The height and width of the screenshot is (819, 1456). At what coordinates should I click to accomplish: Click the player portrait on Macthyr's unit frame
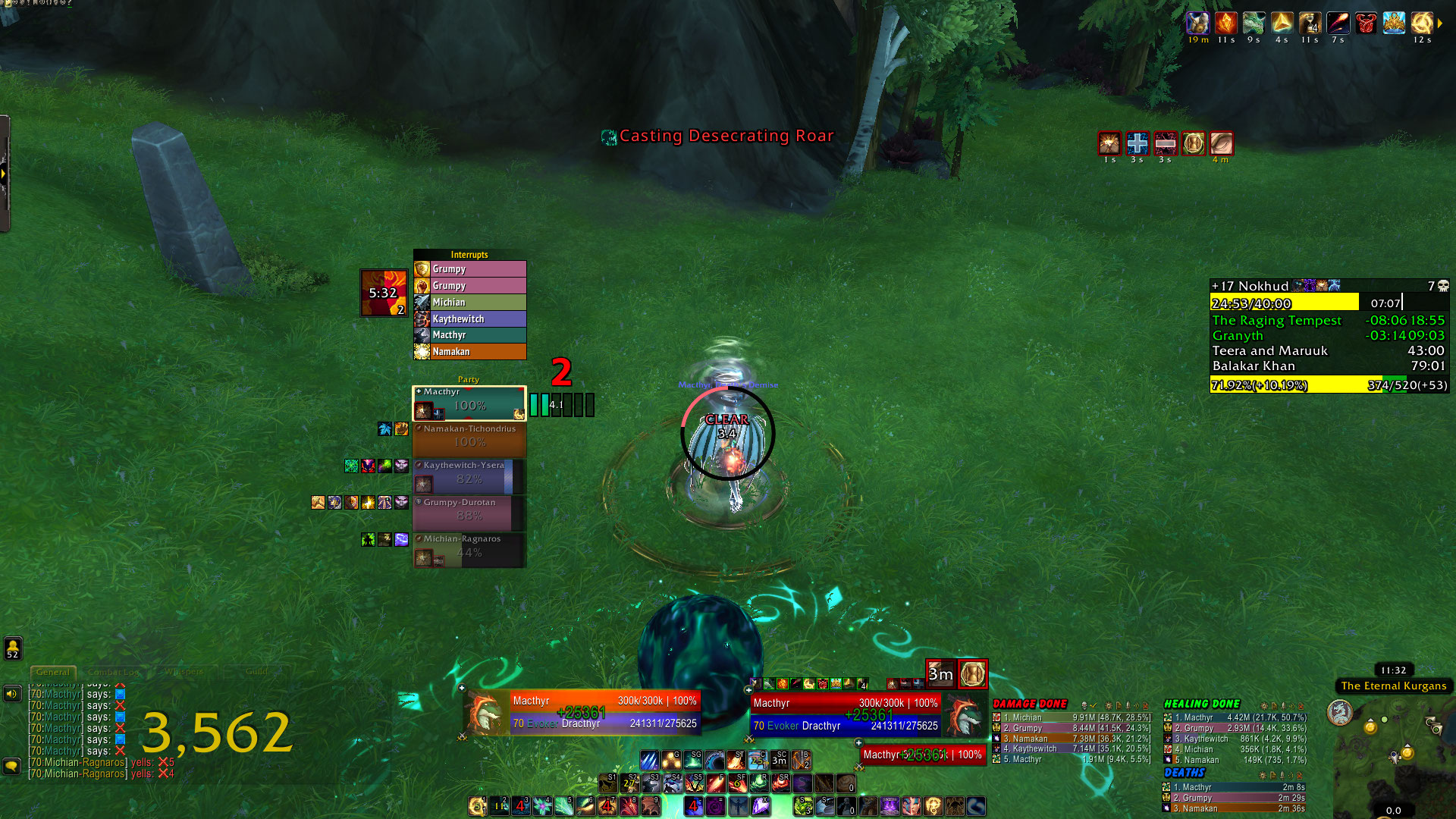(x=485, y=713)
